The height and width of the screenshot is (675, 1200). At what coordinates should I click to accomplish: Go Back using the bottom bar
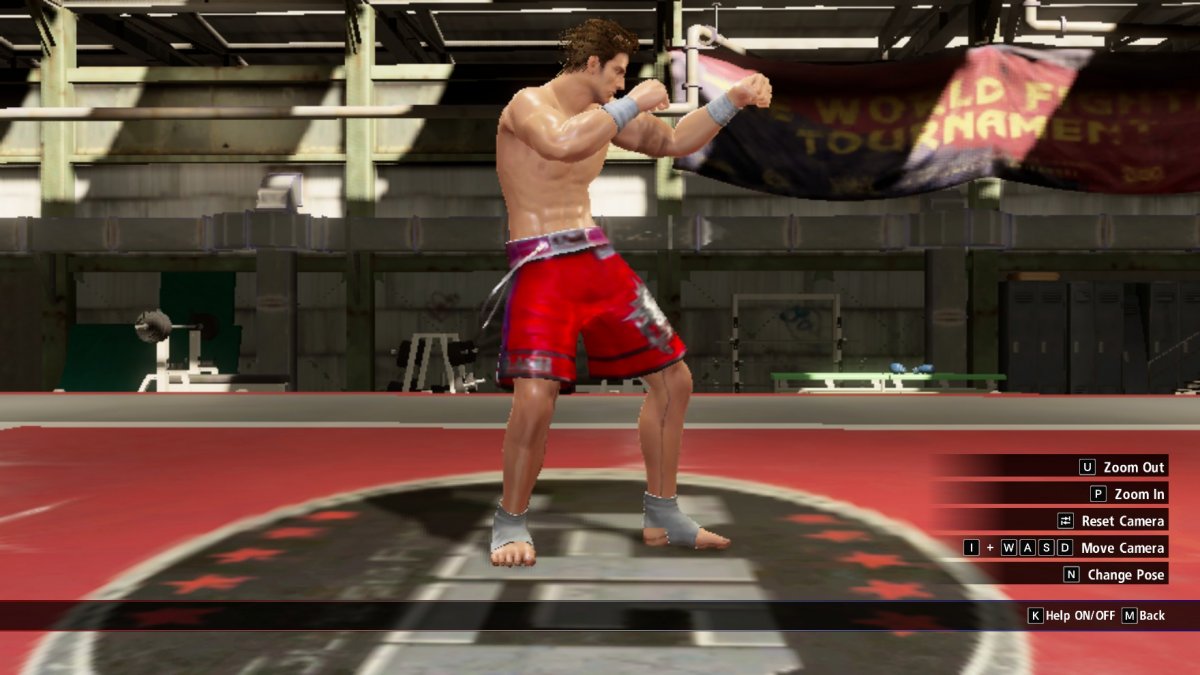click(x=1143, y=616)
